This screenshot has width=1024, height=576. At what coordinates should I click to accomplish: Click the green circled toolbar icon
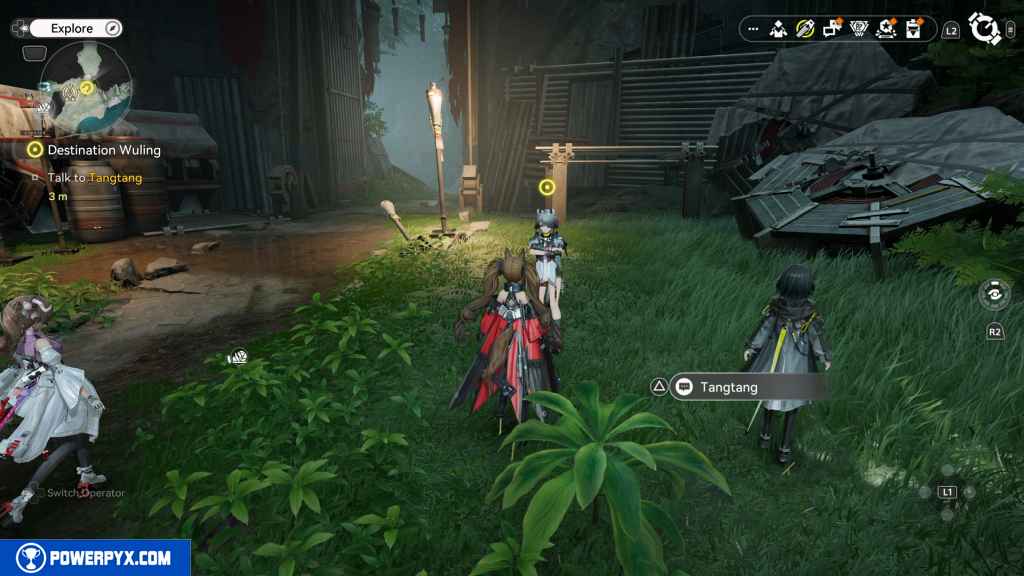tap(805, 29)
